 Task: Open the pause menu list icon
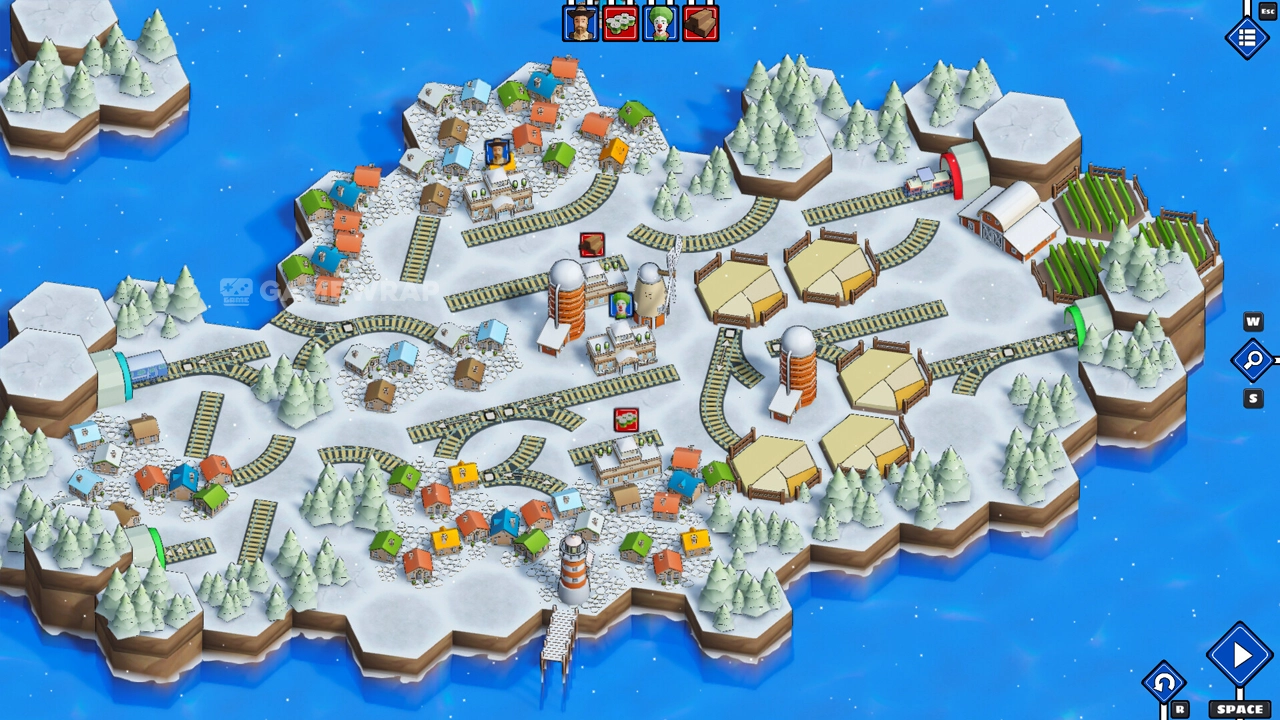[x=1246, y=38]
